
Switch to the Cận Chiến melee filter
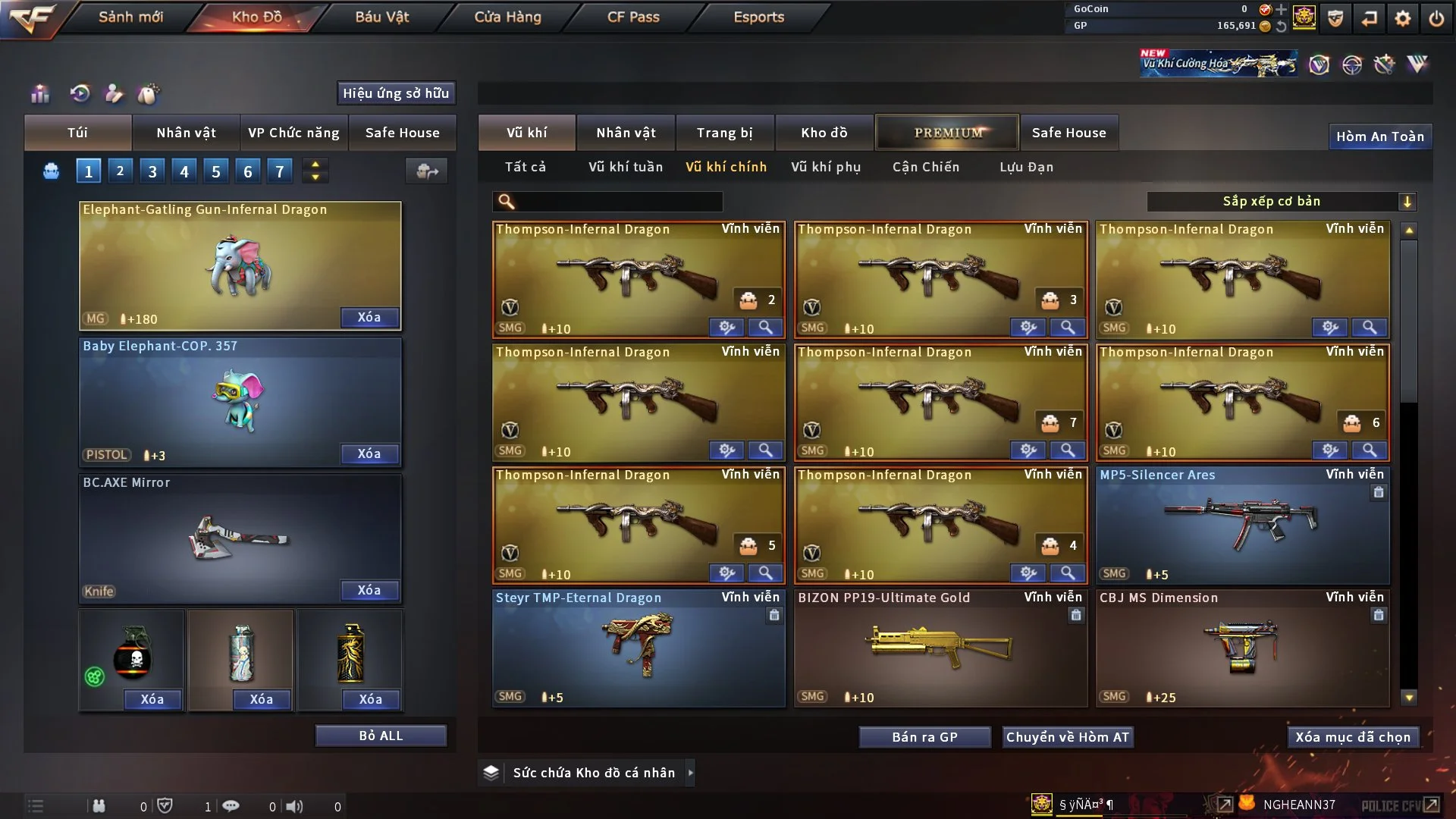click(925, 167)
